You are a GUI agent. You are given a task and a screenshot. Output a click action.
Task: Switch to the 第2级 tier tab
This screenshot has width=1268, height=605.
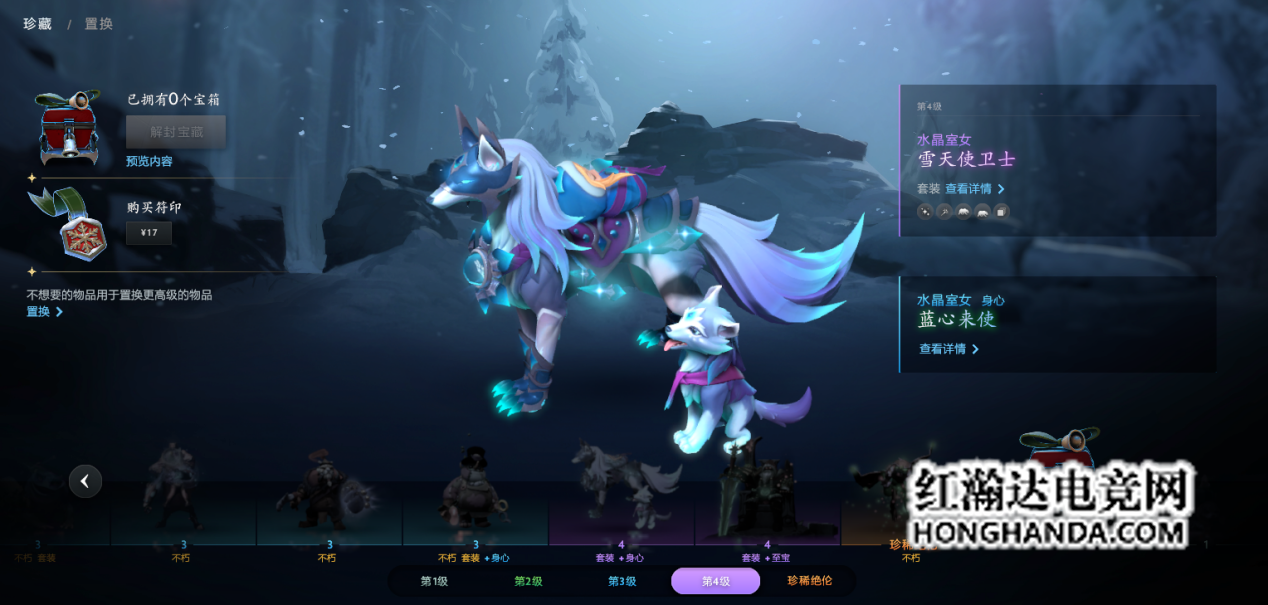(528, 581)
